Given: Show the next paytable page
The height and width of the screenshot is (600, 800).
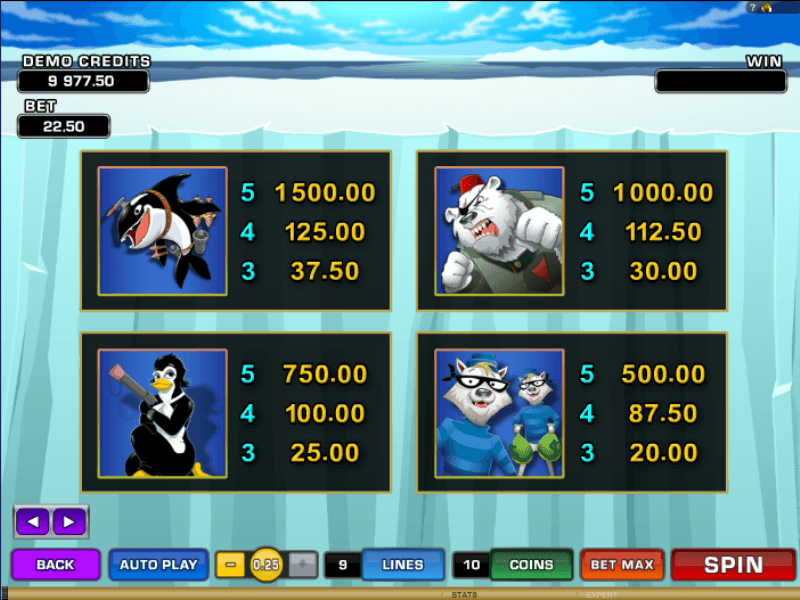Looking at the screenshot, I should coord(68,521).
